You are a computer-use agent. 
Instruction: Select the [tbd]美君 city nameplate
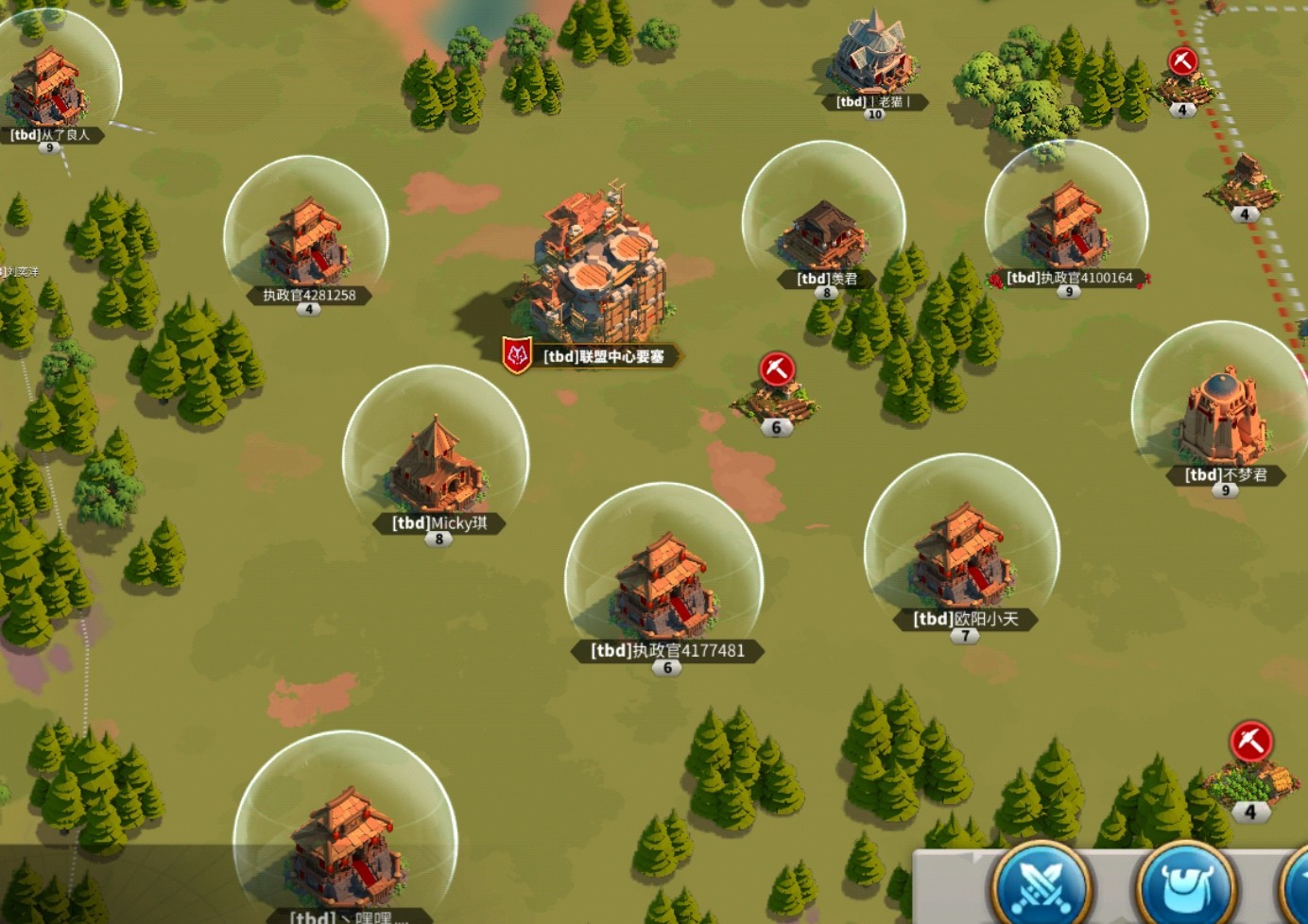point(827,279)
